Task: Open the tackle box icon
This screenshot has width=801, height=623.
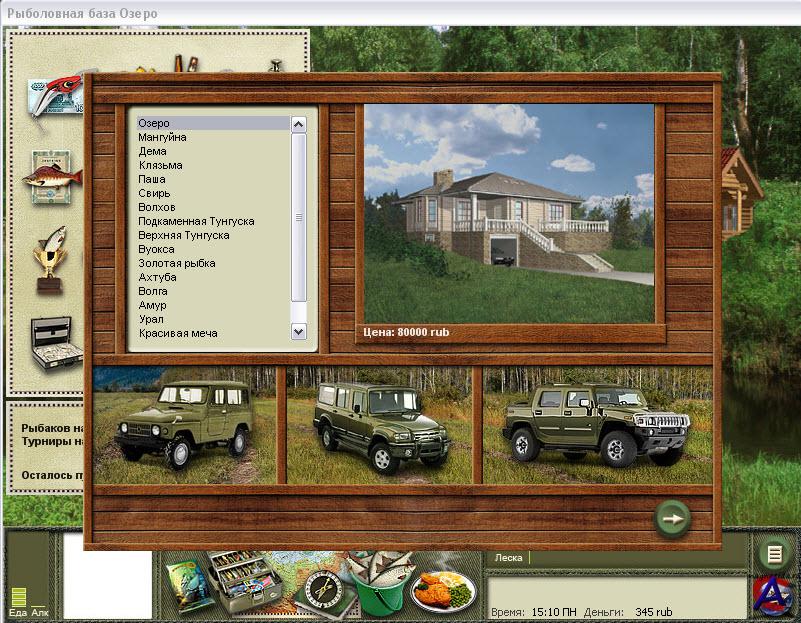Action: tap(244, 581)
